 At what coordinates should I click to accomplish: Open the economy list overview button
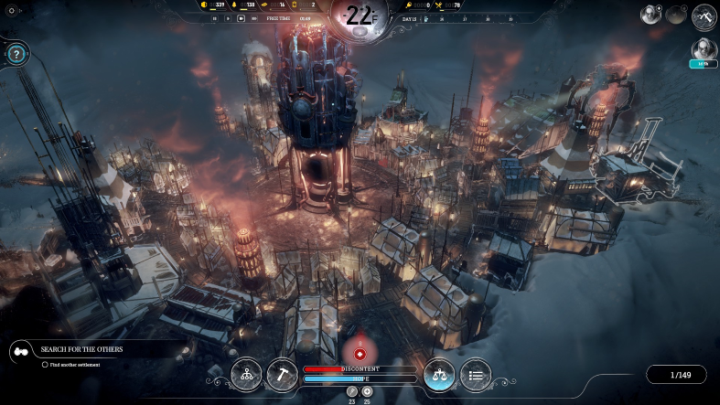pyautogui.click(x=475, y=374)
